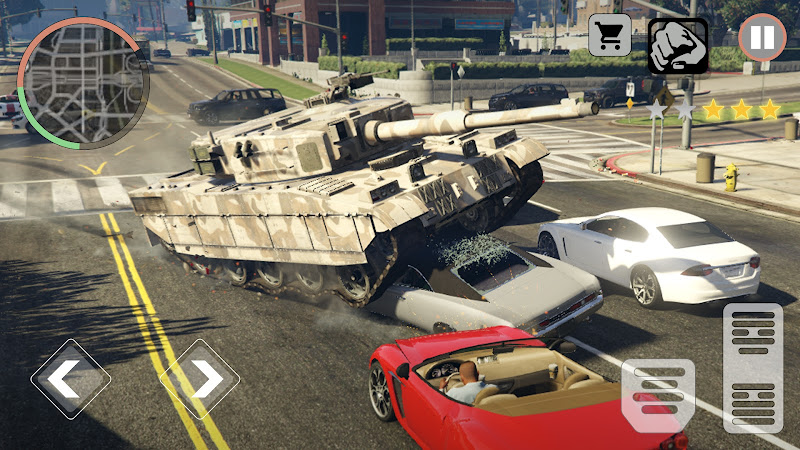Steer right with the right arrow
800x450 pixels.
point(200,378)
